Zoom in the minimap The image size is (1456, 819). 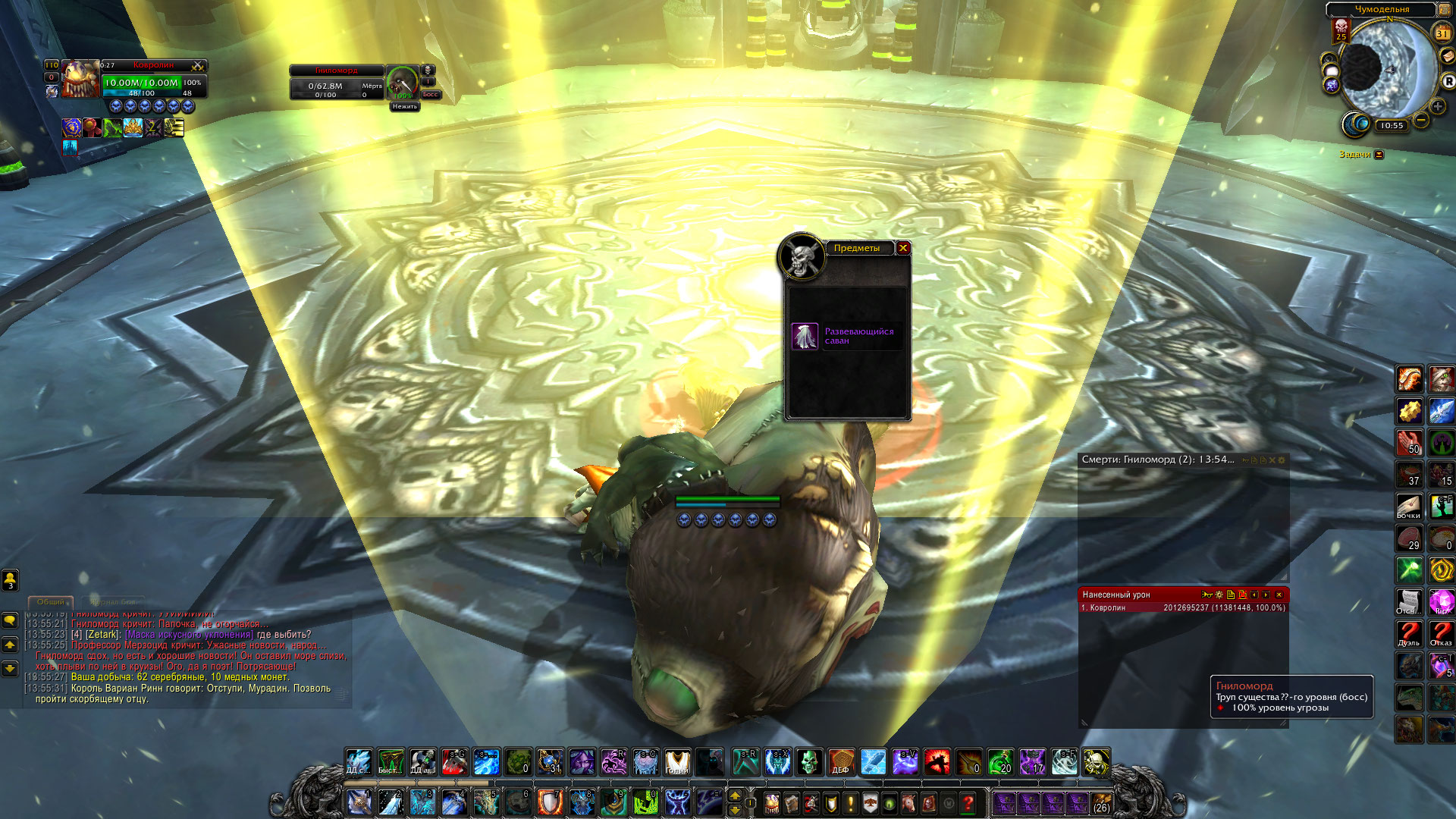1437,107
